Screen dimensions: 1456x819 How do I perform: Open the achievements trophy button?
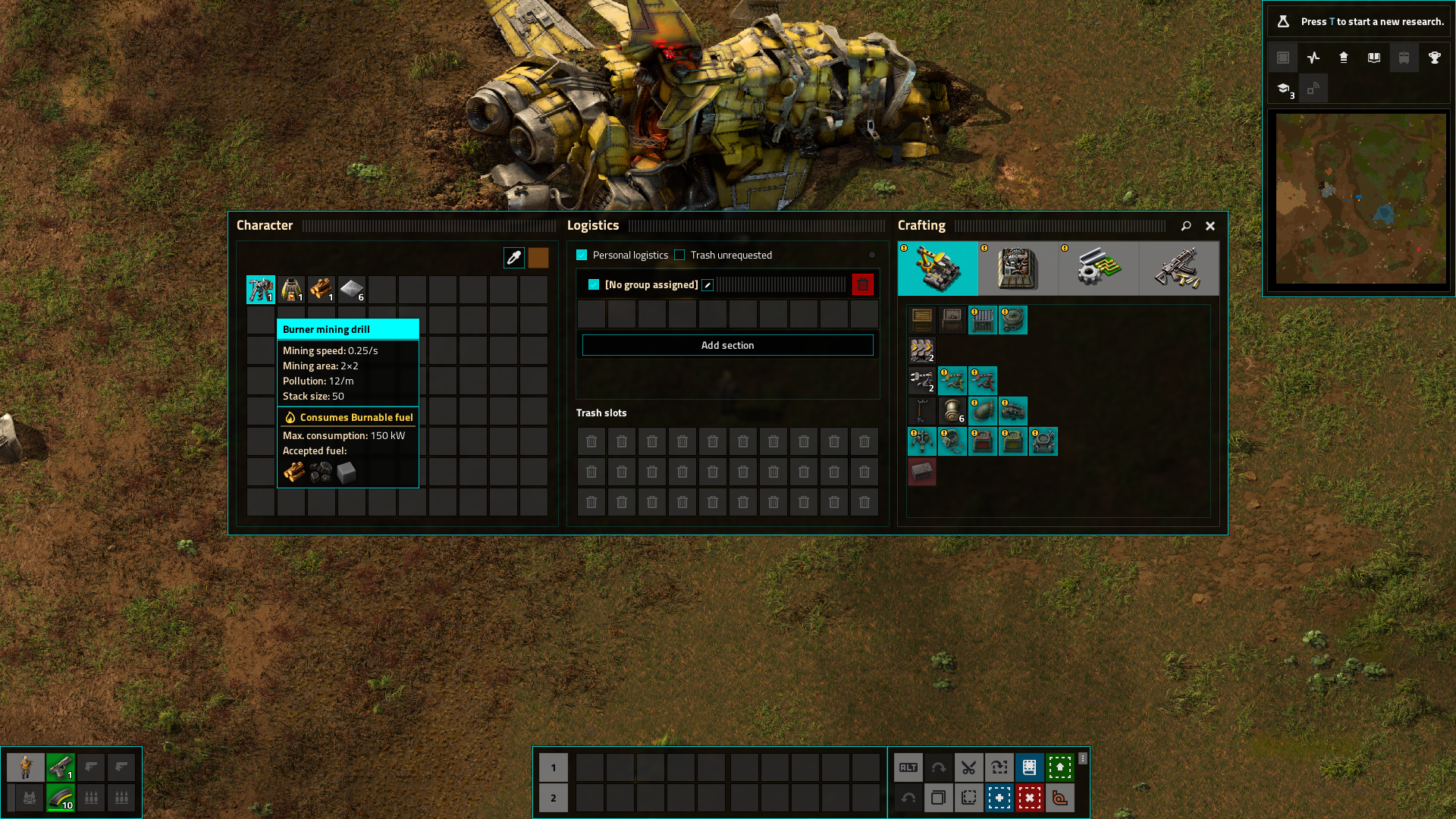pyautogui.click(x=1434, y=58)
